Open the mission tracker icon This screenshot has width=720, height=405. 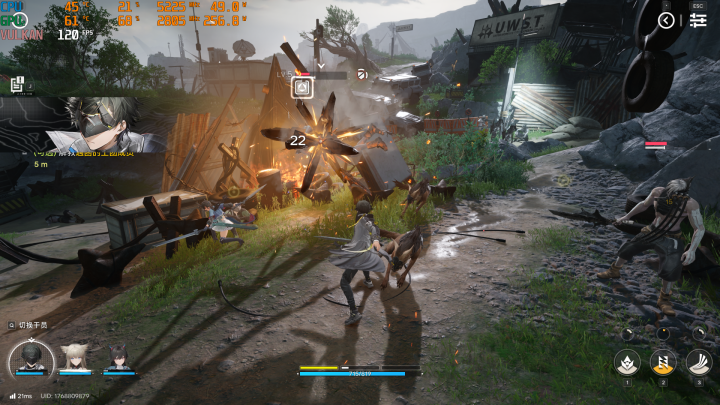pos(17,86)
